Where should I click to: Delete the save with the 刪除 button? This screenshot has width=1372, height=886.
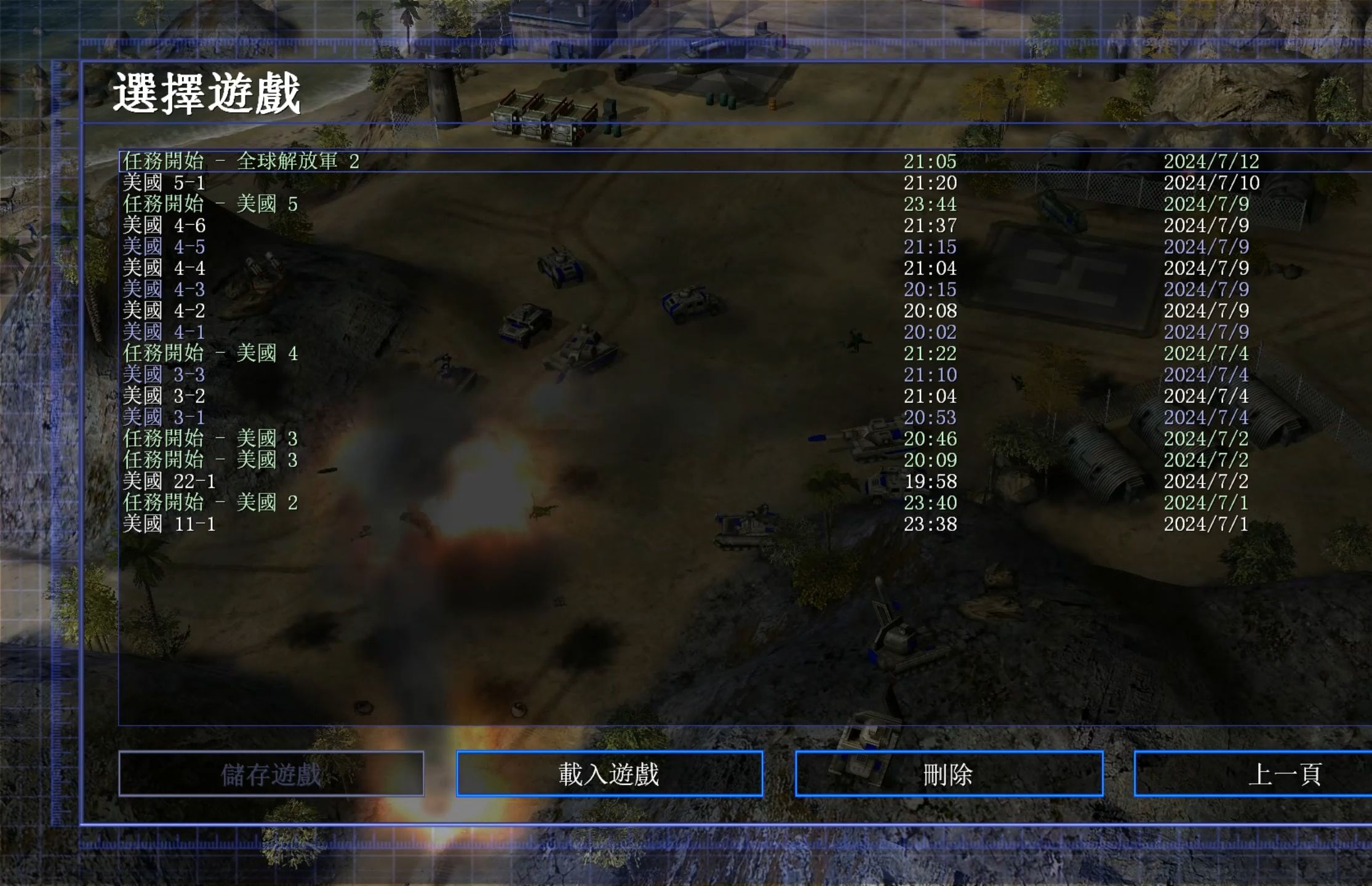tap(949, 774)
